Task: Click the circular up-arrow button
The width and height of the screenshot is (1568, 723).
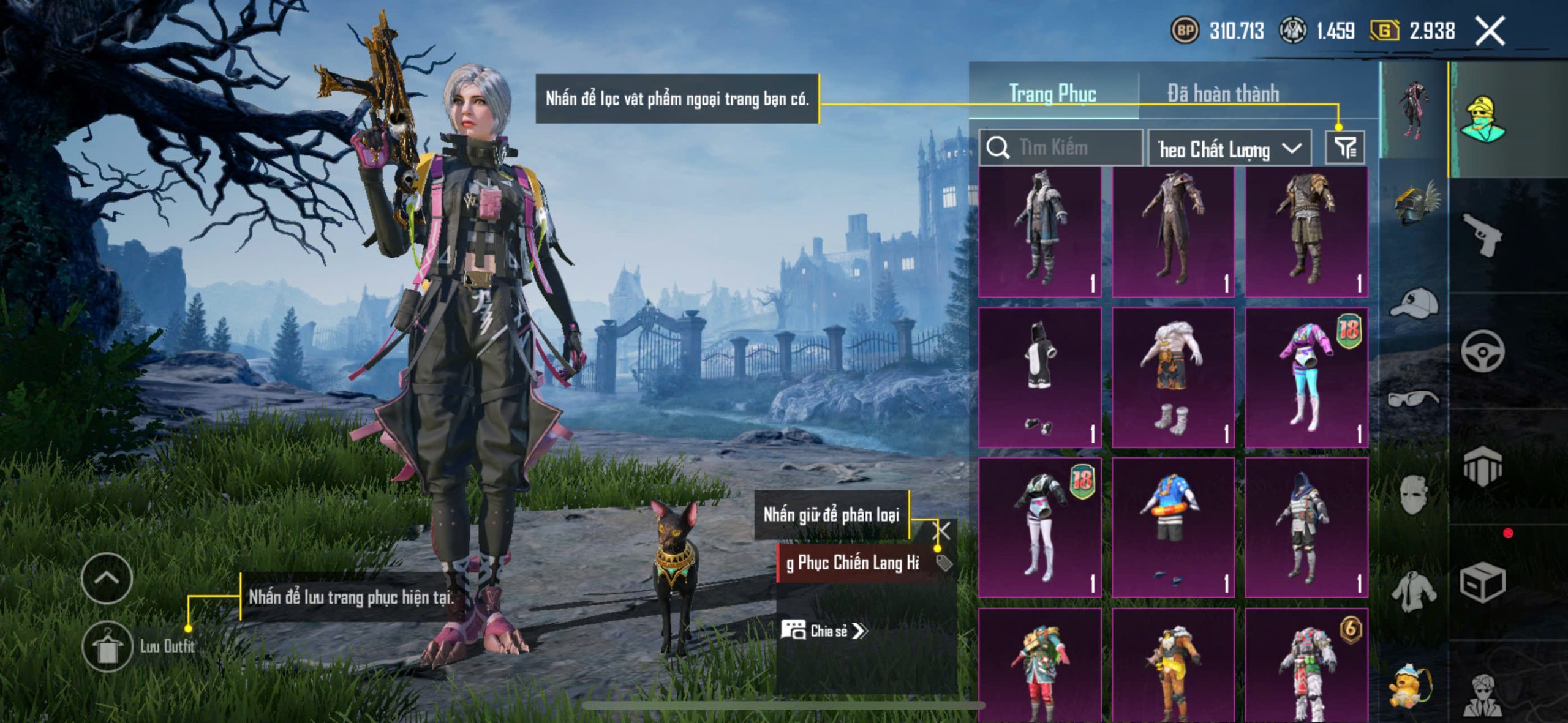Action: pyautogui.click(x=107, y=578)
